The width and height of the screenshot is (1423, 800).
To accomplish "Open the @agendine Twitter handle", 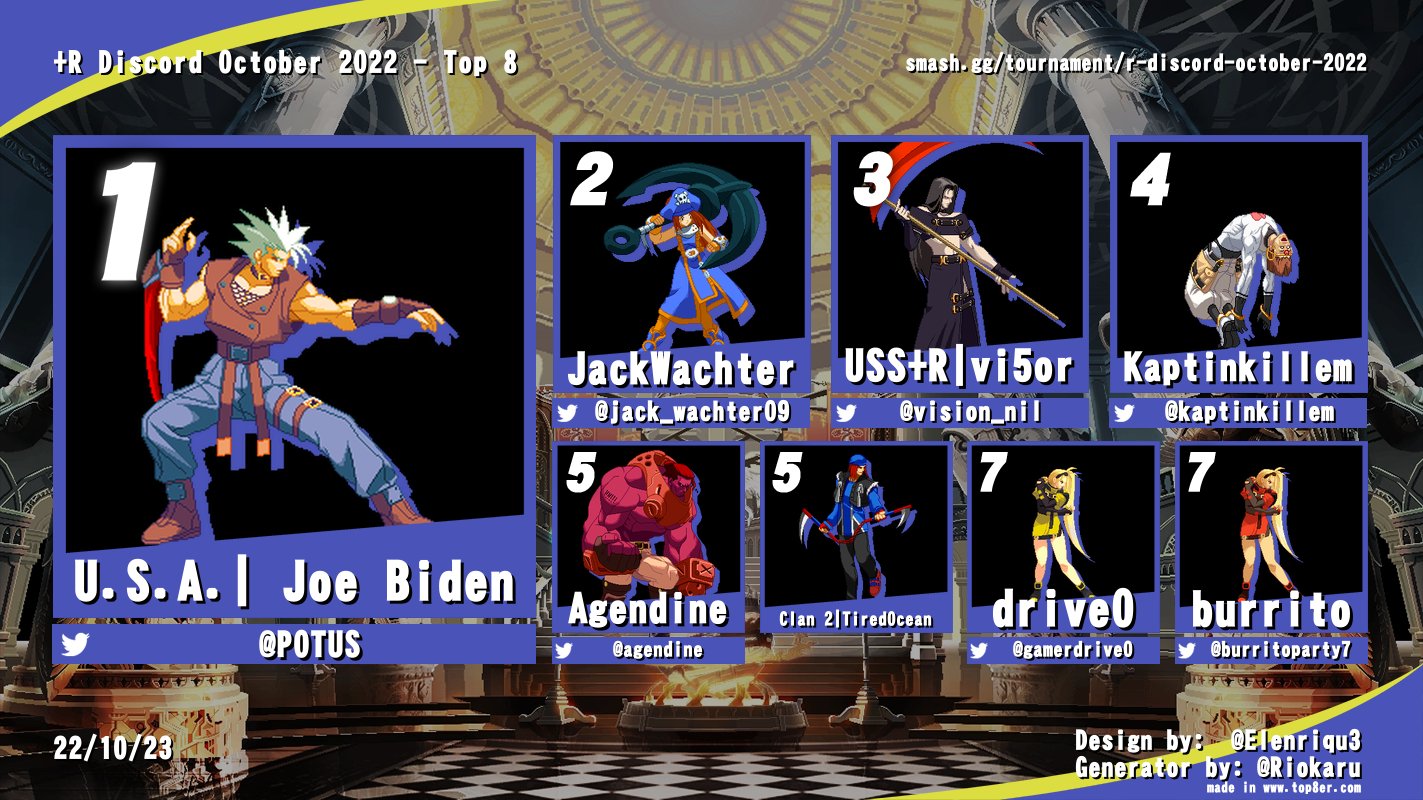I will click(x=657, y=650).
